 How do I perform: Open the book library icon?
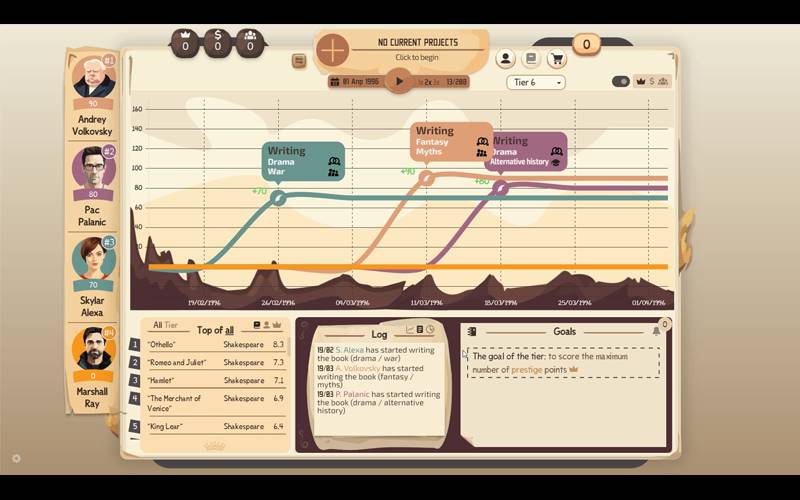point(532,60)
